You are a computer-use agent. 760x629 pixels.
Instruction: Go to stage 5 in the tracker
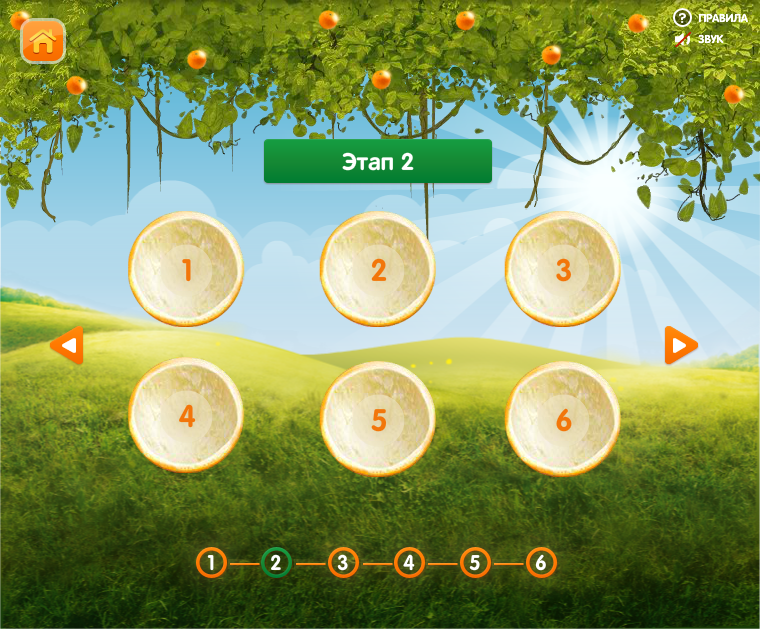click(x=475, y=563)
